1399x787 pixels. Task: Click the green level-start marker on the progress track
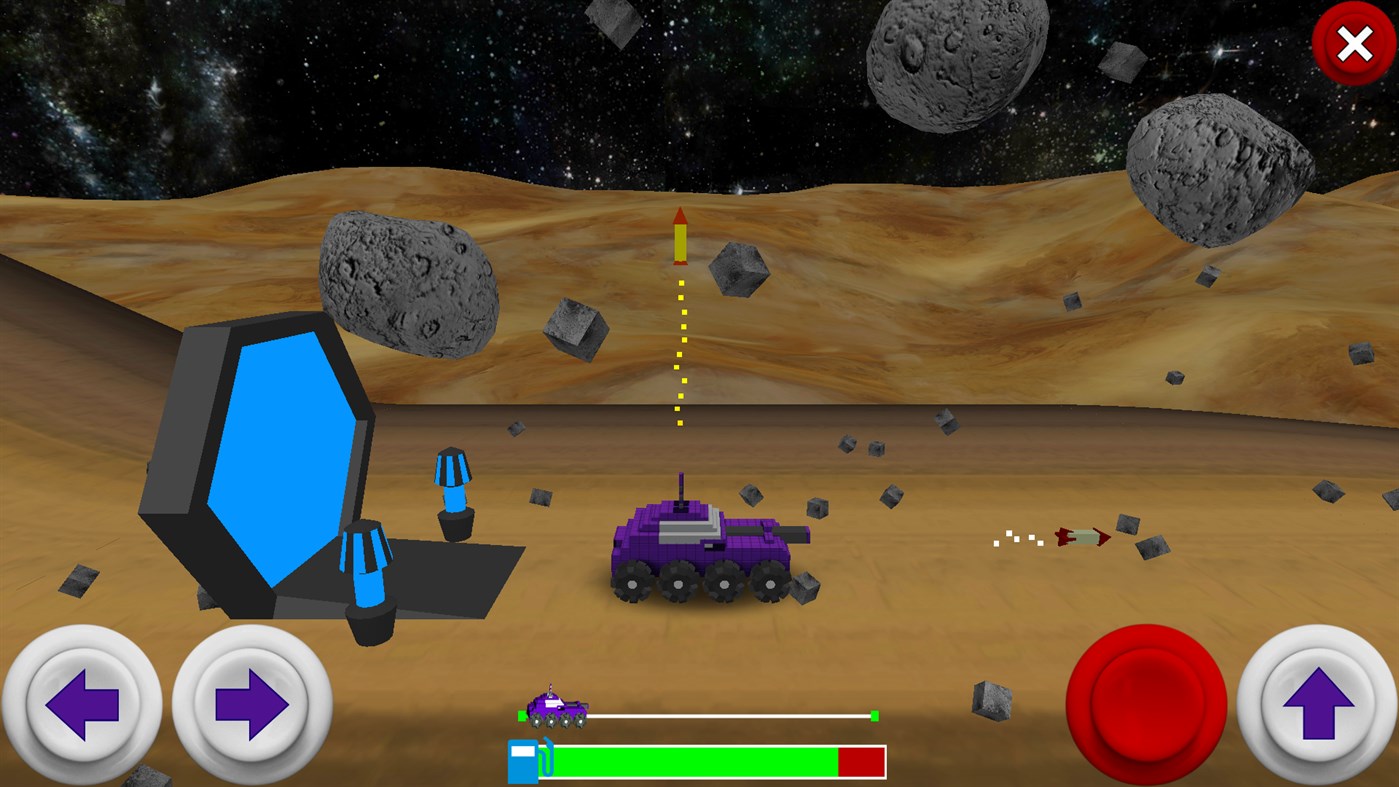click(522, 716)
